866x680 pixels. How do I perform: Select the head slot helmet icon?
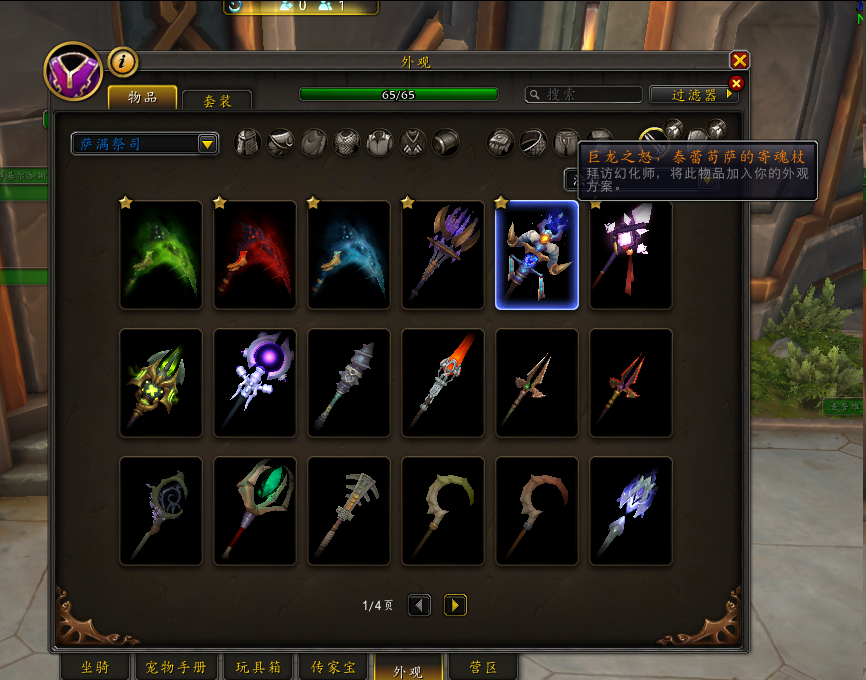[x=247, y=143]
